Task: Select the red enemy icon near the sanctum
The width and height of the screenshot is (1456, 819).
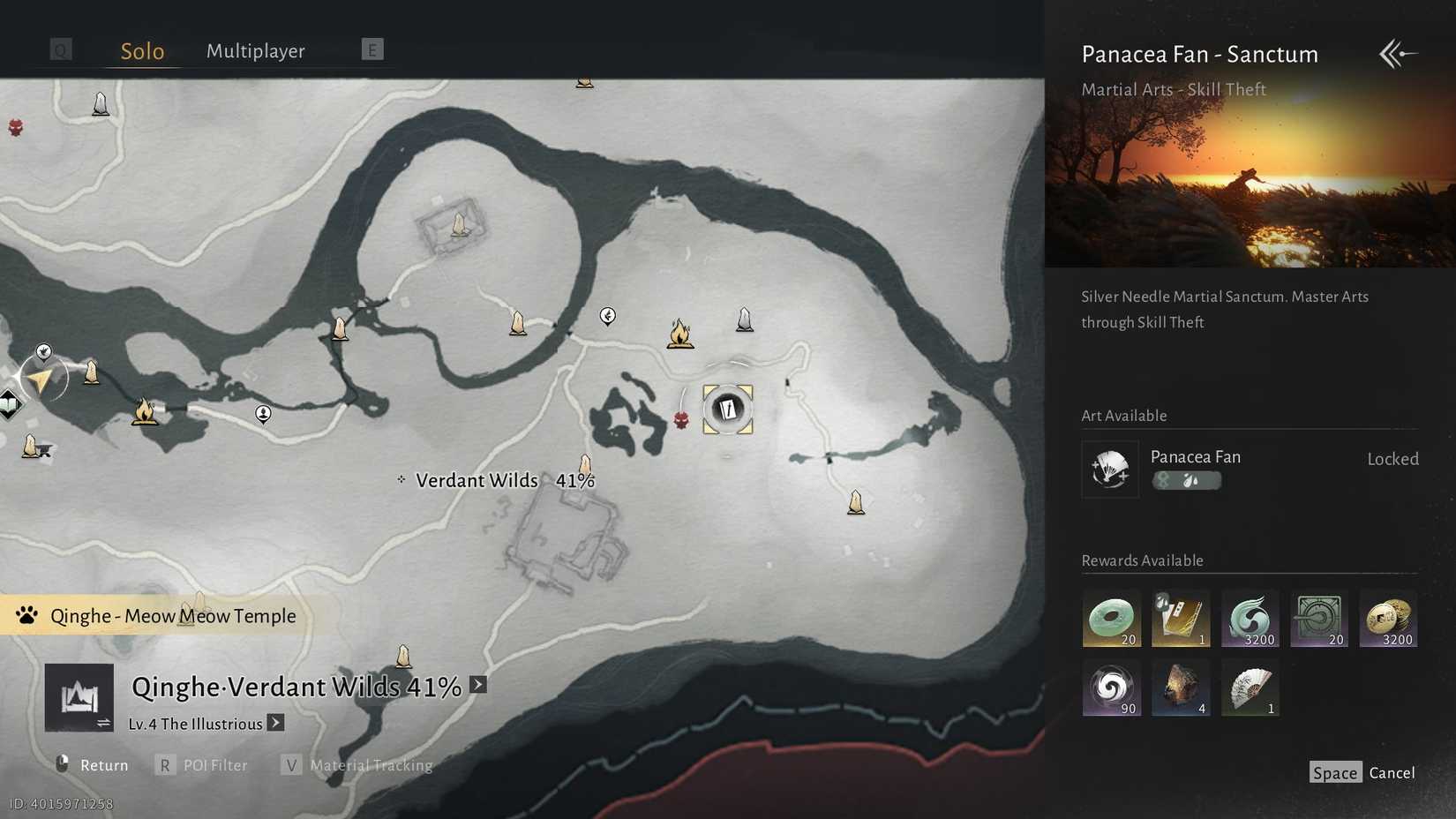Action: (682, 421)
